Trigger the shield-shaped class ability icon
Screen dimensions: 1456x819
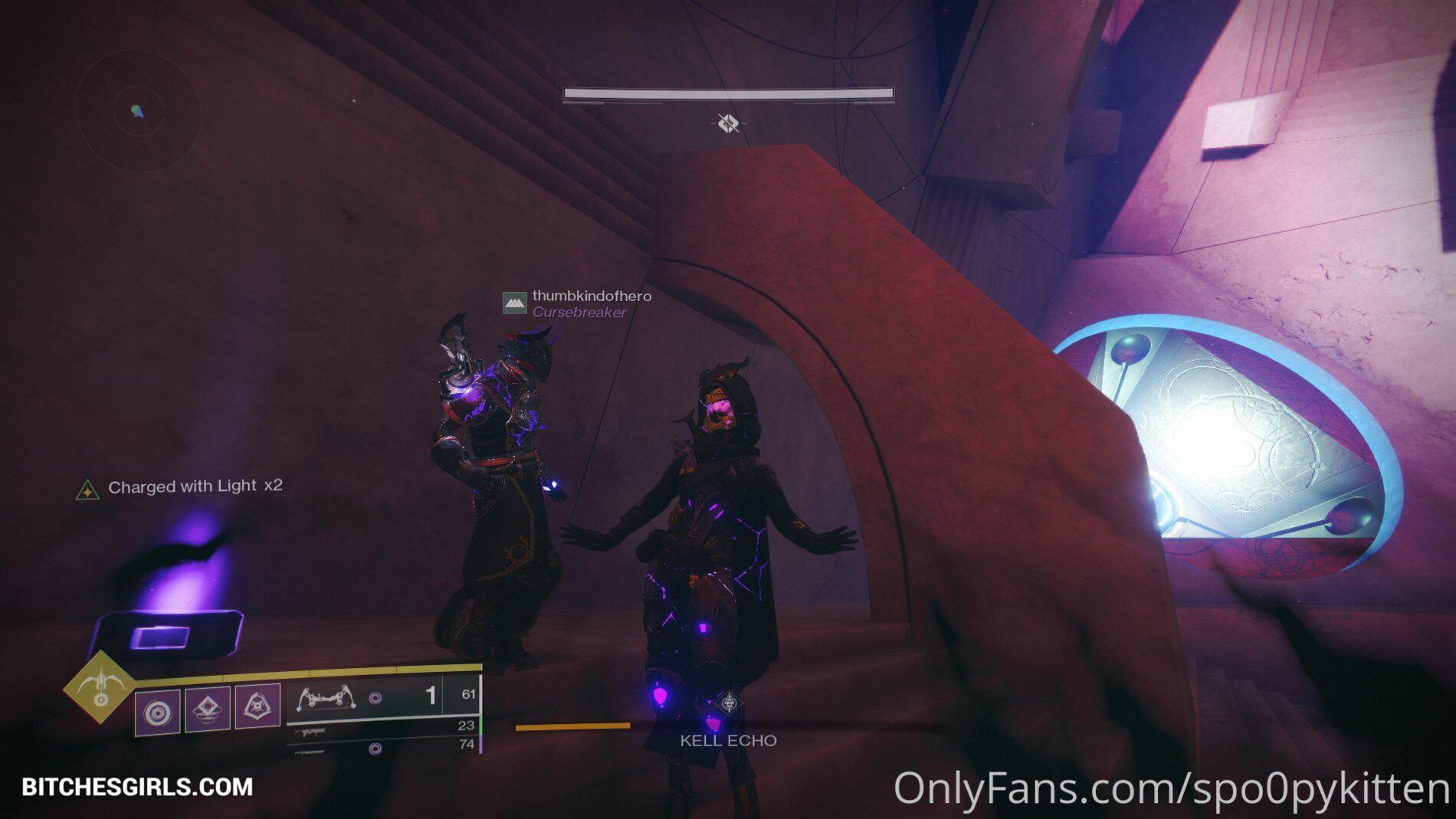(257, 706)
